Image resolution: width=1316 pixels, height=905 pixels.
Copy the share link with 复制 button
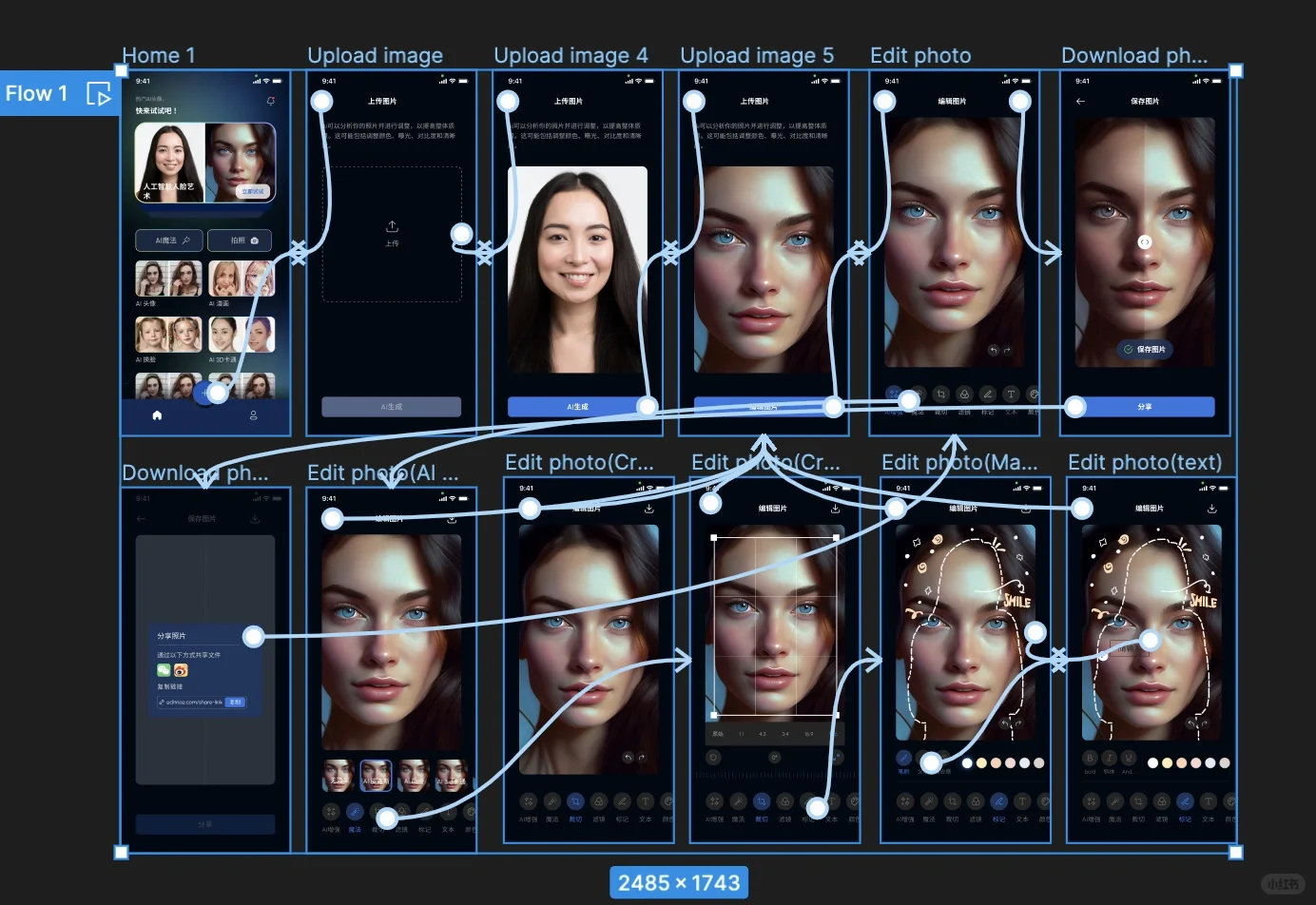coord(235,703)
